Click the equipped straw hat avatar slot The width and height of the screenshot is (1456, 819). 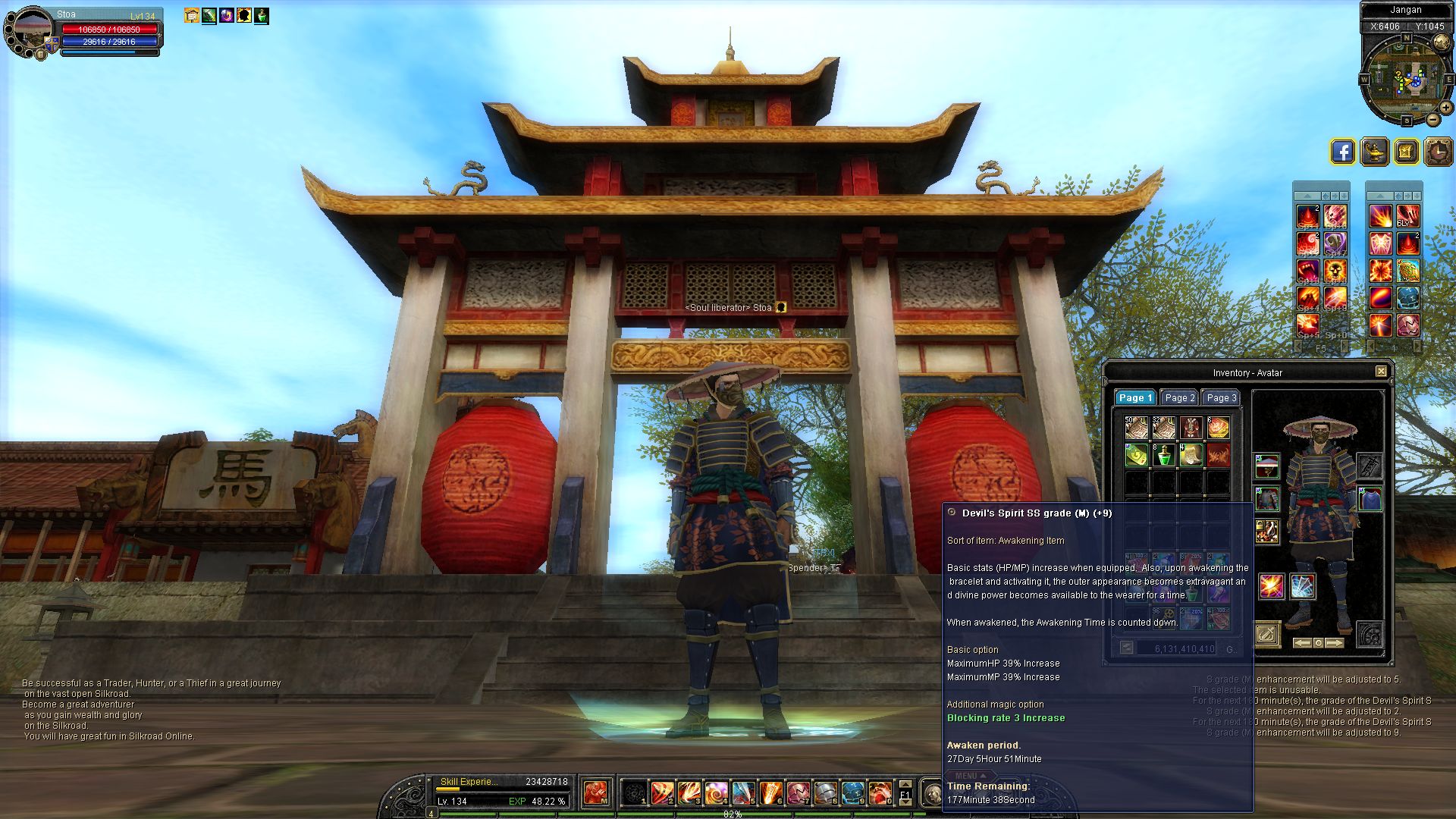click(x=1266, y=466)
